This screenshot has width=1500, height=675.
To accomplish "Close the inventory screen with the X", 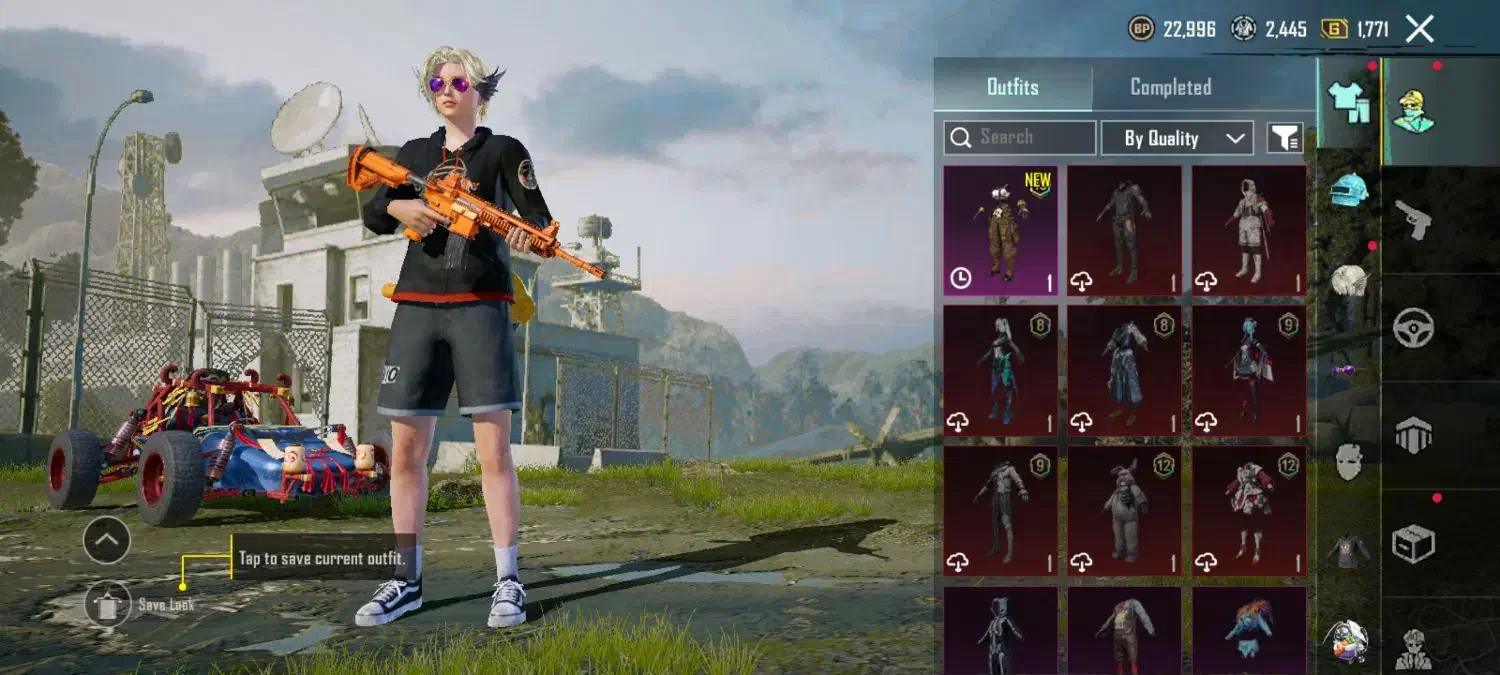I will point(1419,29).
